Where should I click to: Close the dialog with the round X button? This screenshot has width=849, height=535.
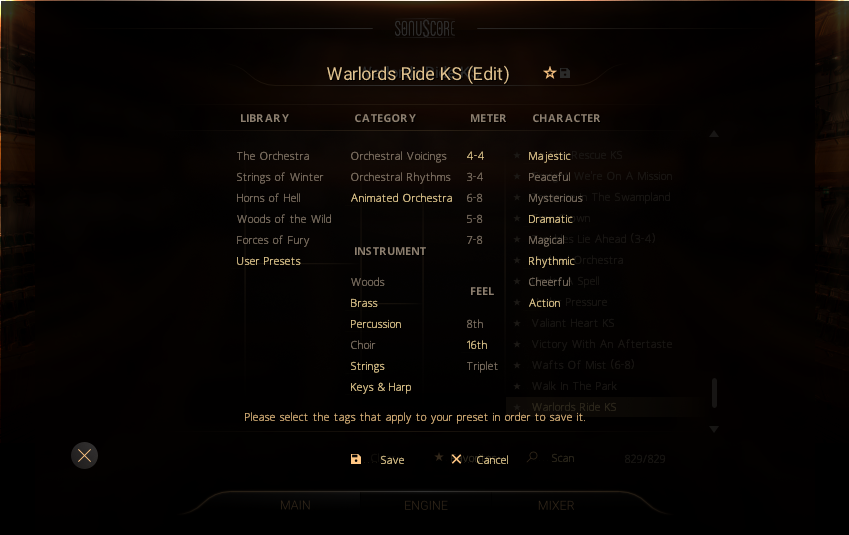[85, 456]
